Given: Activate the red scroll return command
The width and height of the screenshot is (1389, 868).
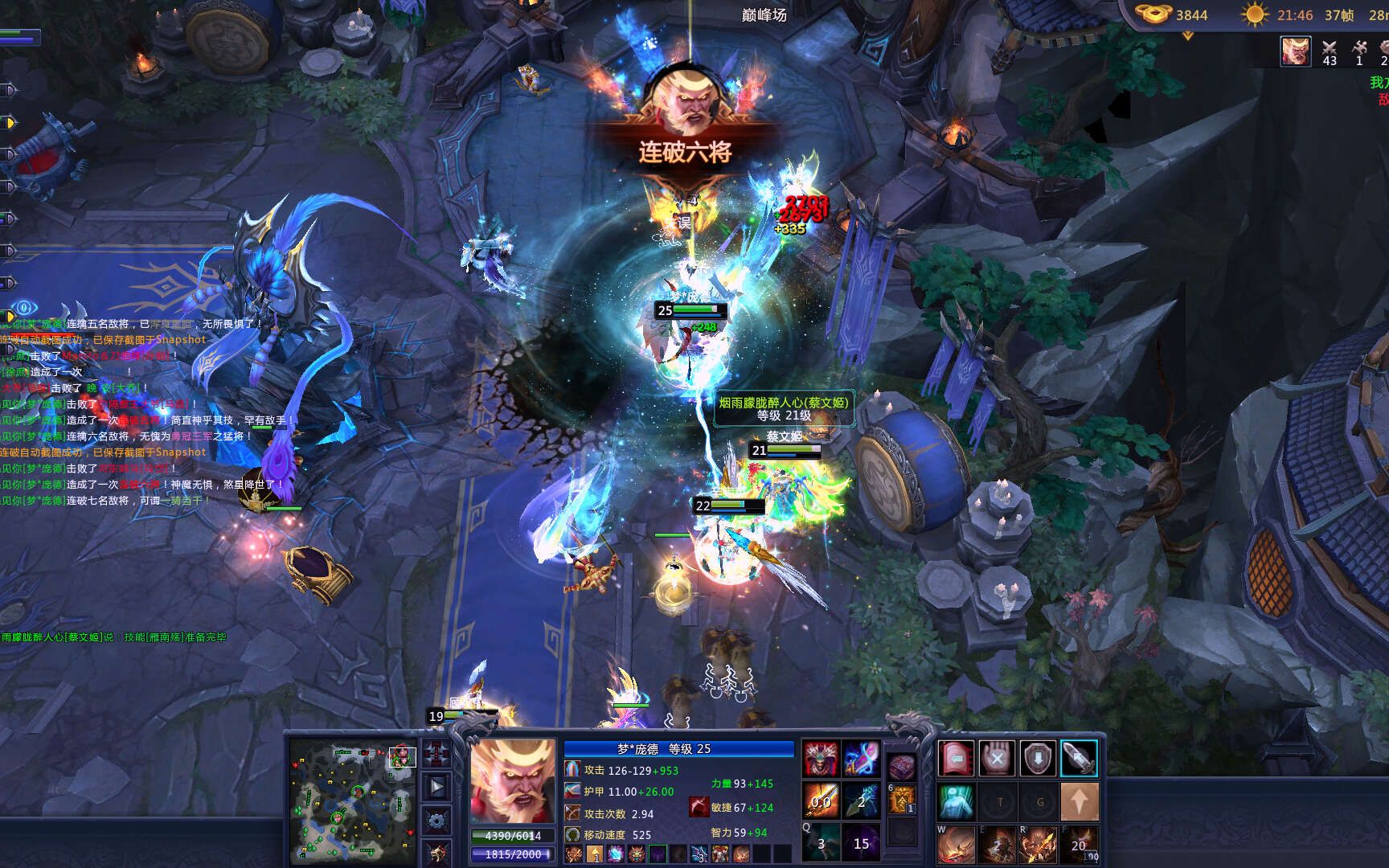Looking at the screenshot, I should [x=957, y=759].
